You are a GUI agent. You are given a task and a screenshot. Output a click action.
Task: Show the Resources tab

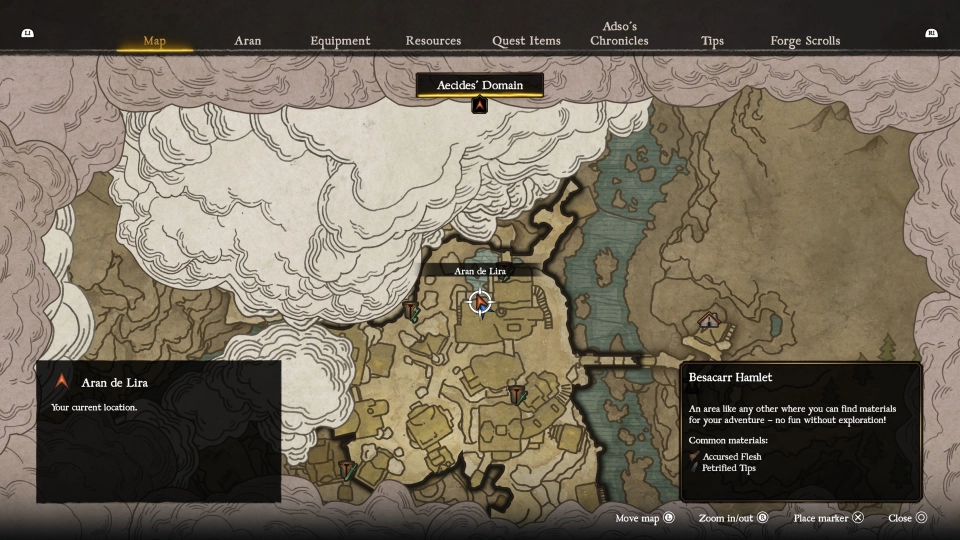433,41
